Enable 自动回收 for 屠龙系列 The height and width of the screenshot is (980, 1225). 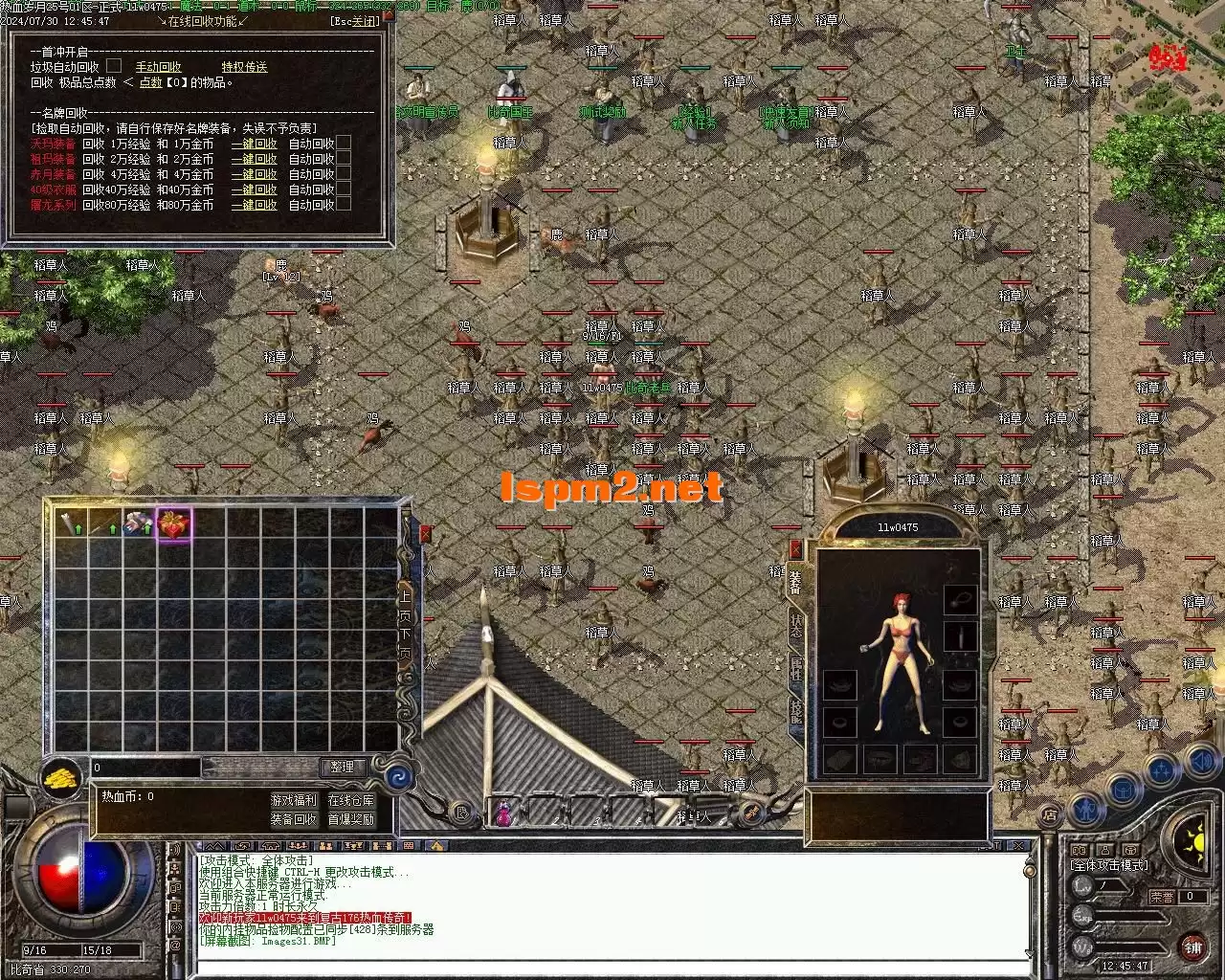pyautogui.click(x=344, y=205)
